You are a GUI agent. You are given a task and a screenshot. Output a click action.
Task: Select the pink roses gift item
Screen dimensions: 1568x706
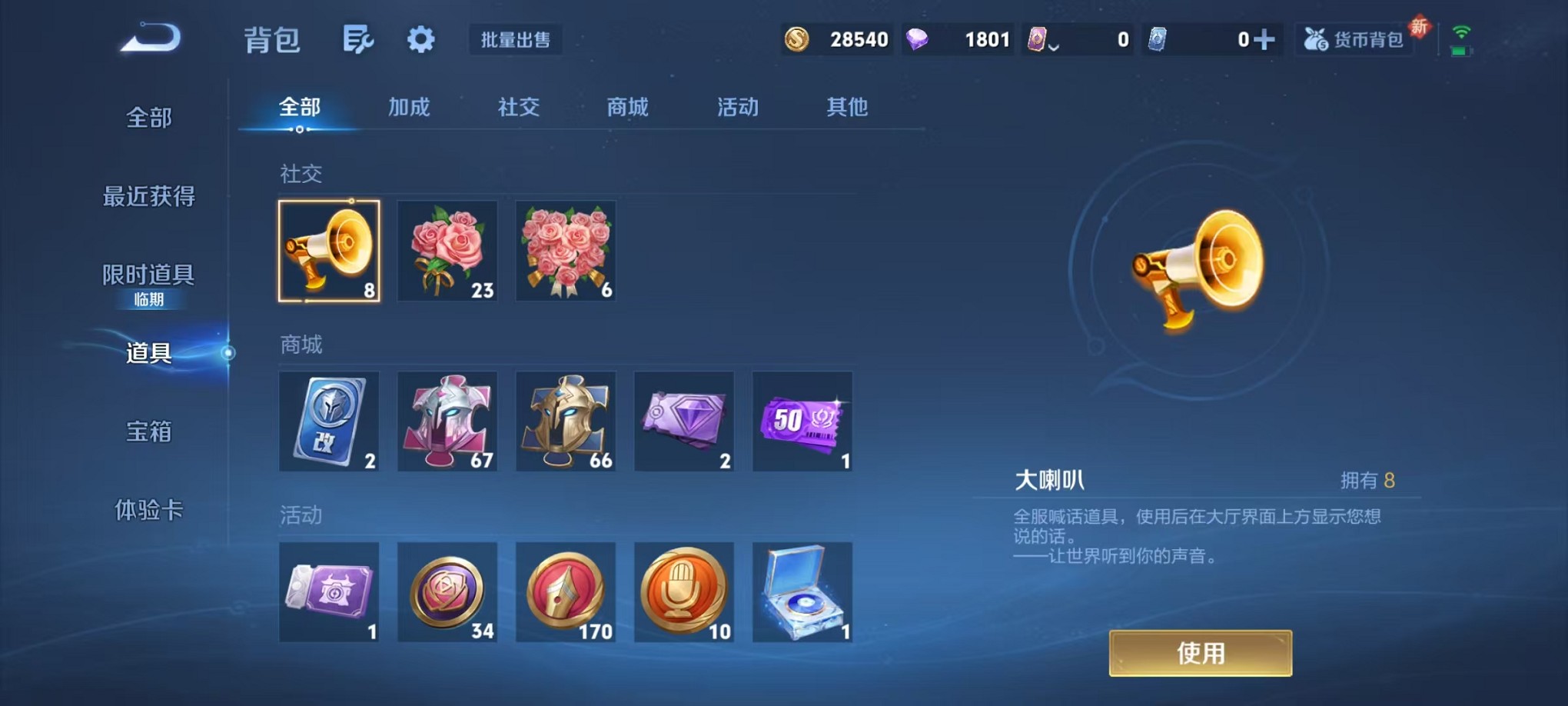point(447,251)
